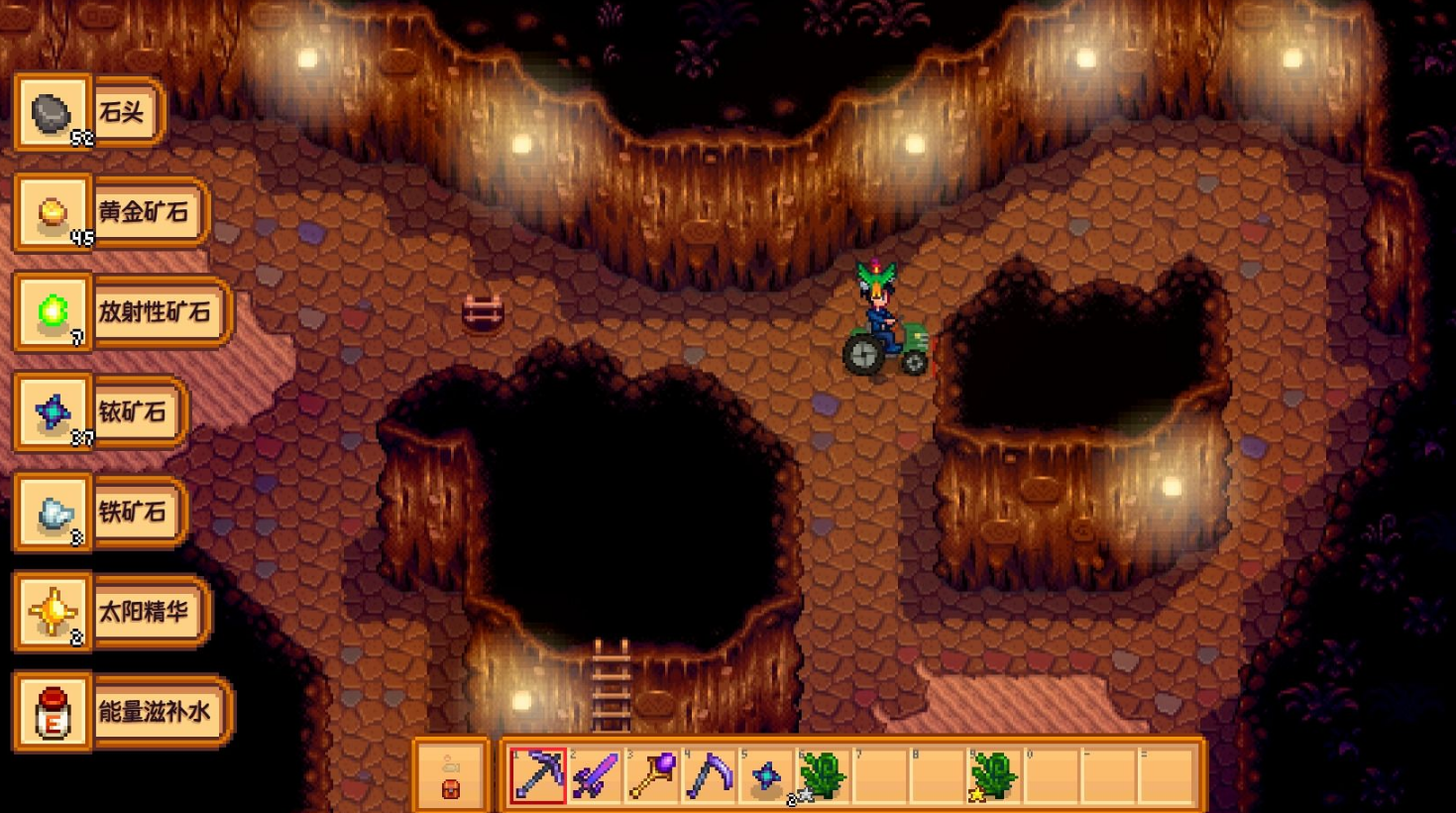Select the pickaxe in the hotbar

point(538,774)
